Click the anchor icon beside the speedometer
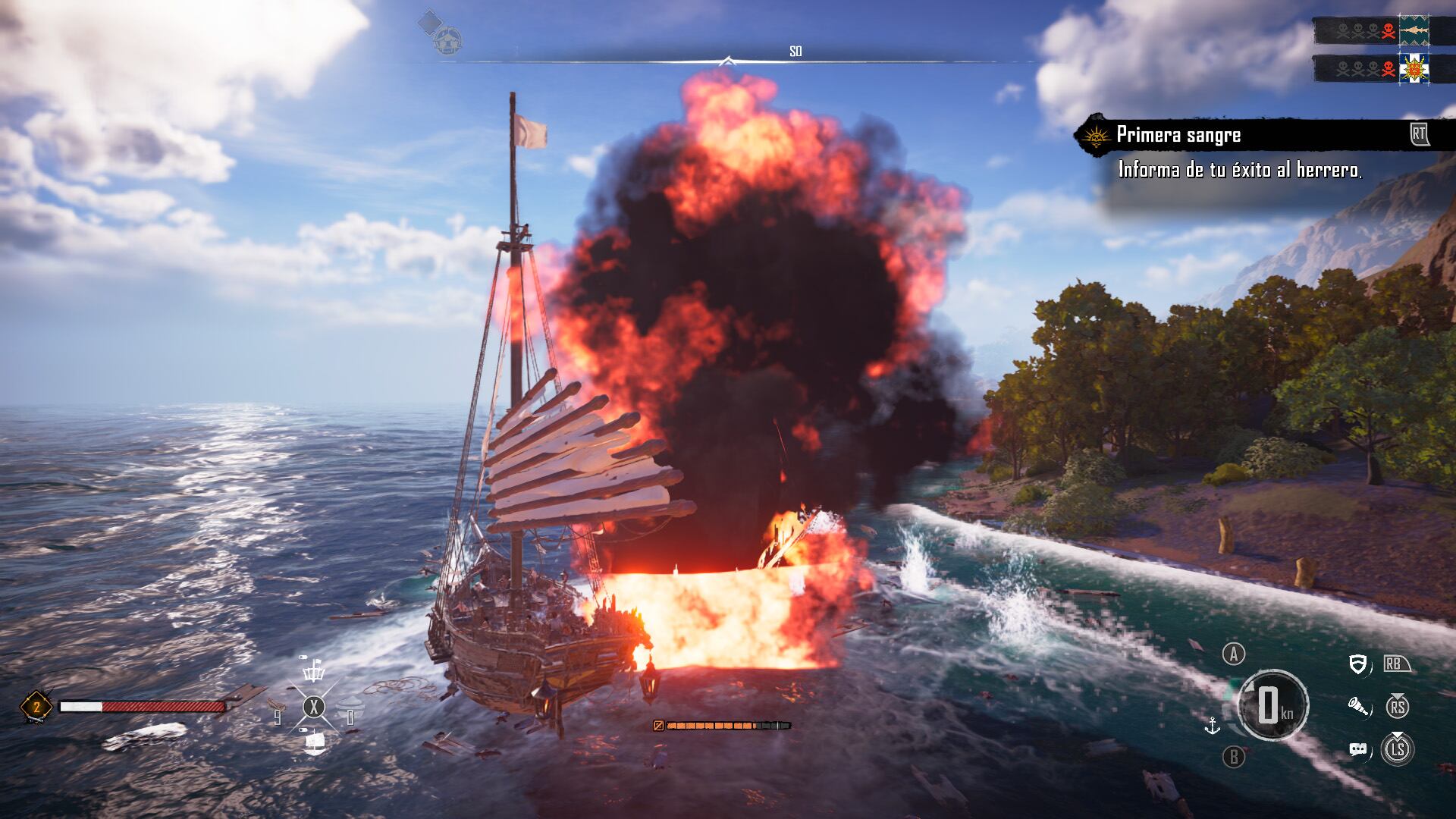Screen dimensions: 1456x819 click(x=1213, y=726)
